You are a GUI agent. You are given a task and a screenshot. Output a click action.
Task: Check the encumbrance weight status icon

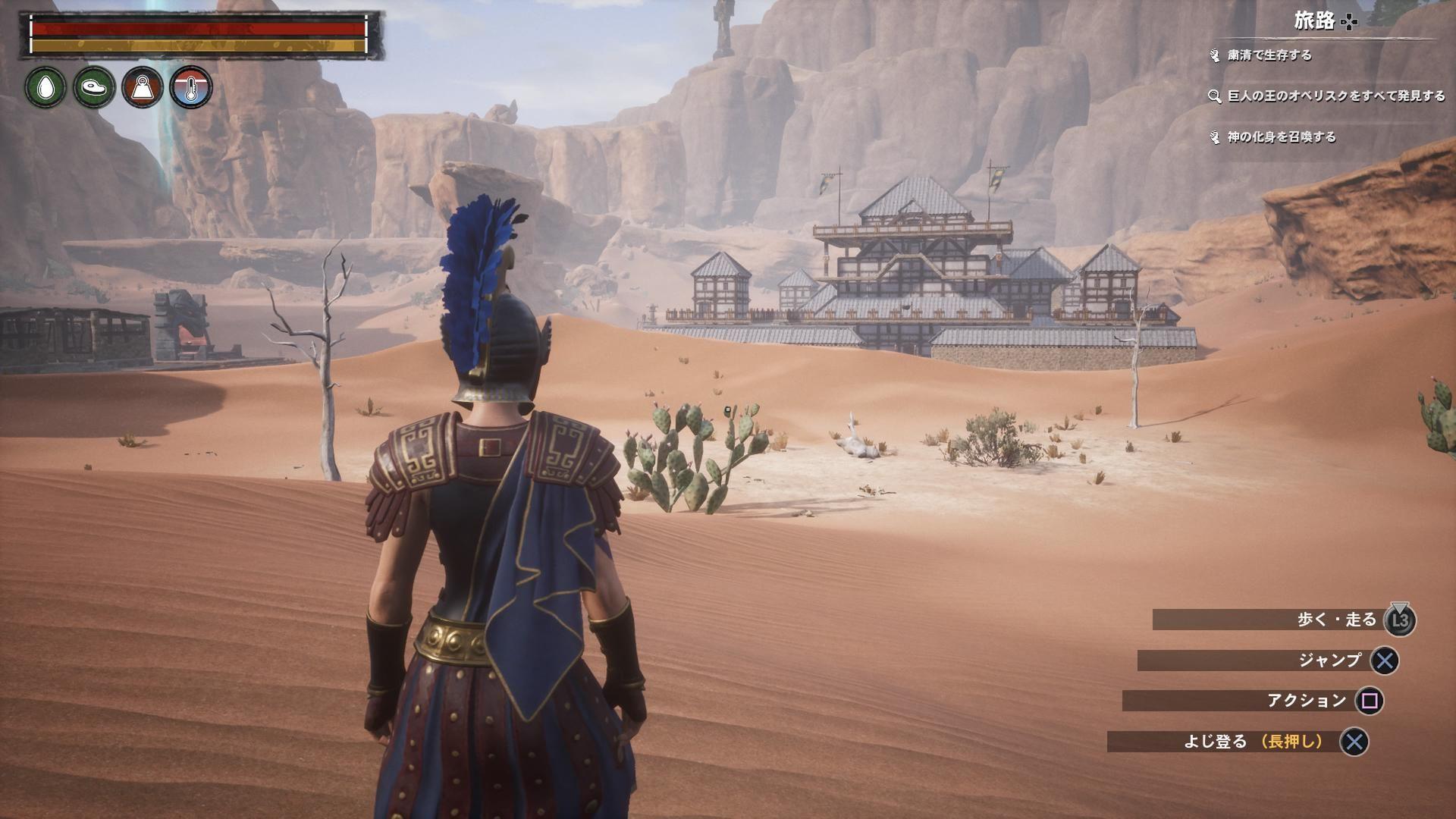(x=143, y=87)
